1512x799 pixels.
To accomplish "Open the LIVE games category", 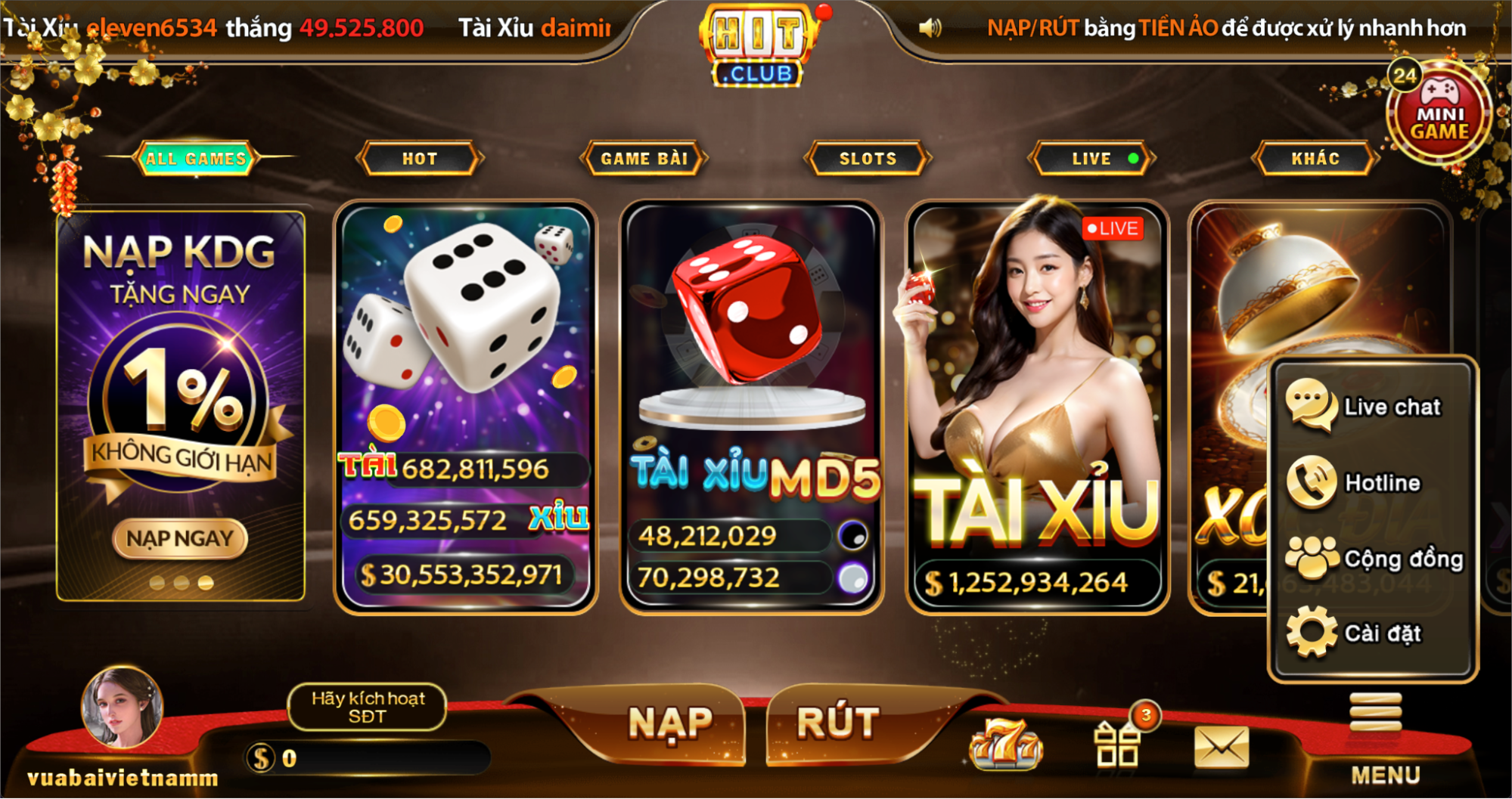I will click(x=1089, y=159).
